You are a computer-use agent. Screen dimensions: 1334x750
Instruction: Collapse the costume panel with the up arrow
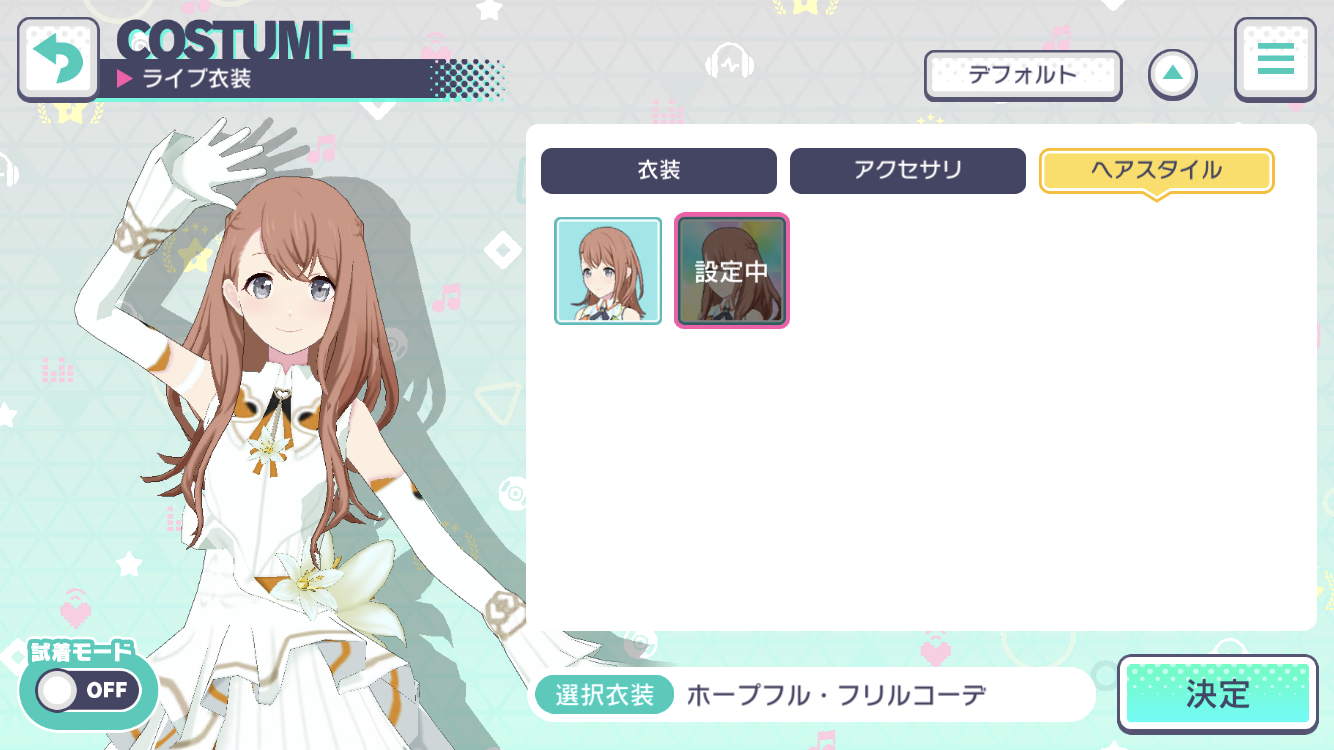pyautogui.click(x=1173, y=75)
